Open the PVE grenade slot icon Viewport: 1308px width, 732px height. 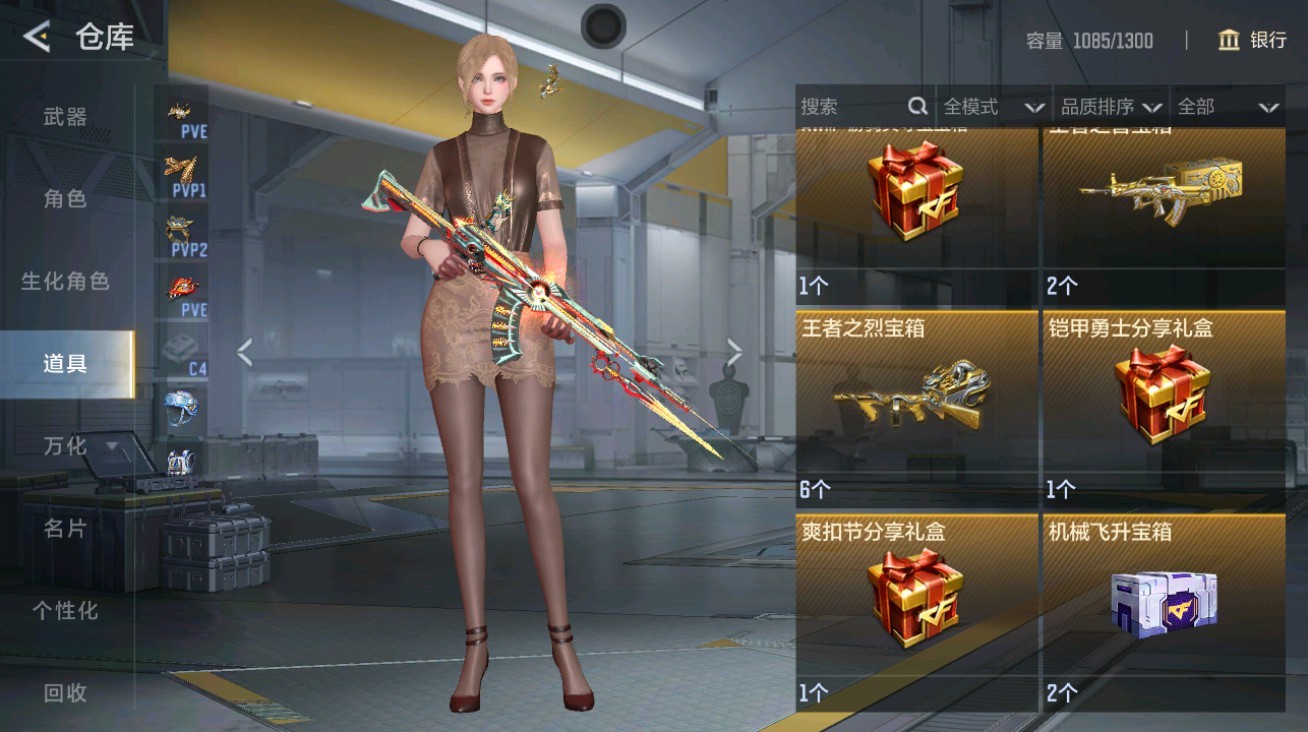click(180, 288)
